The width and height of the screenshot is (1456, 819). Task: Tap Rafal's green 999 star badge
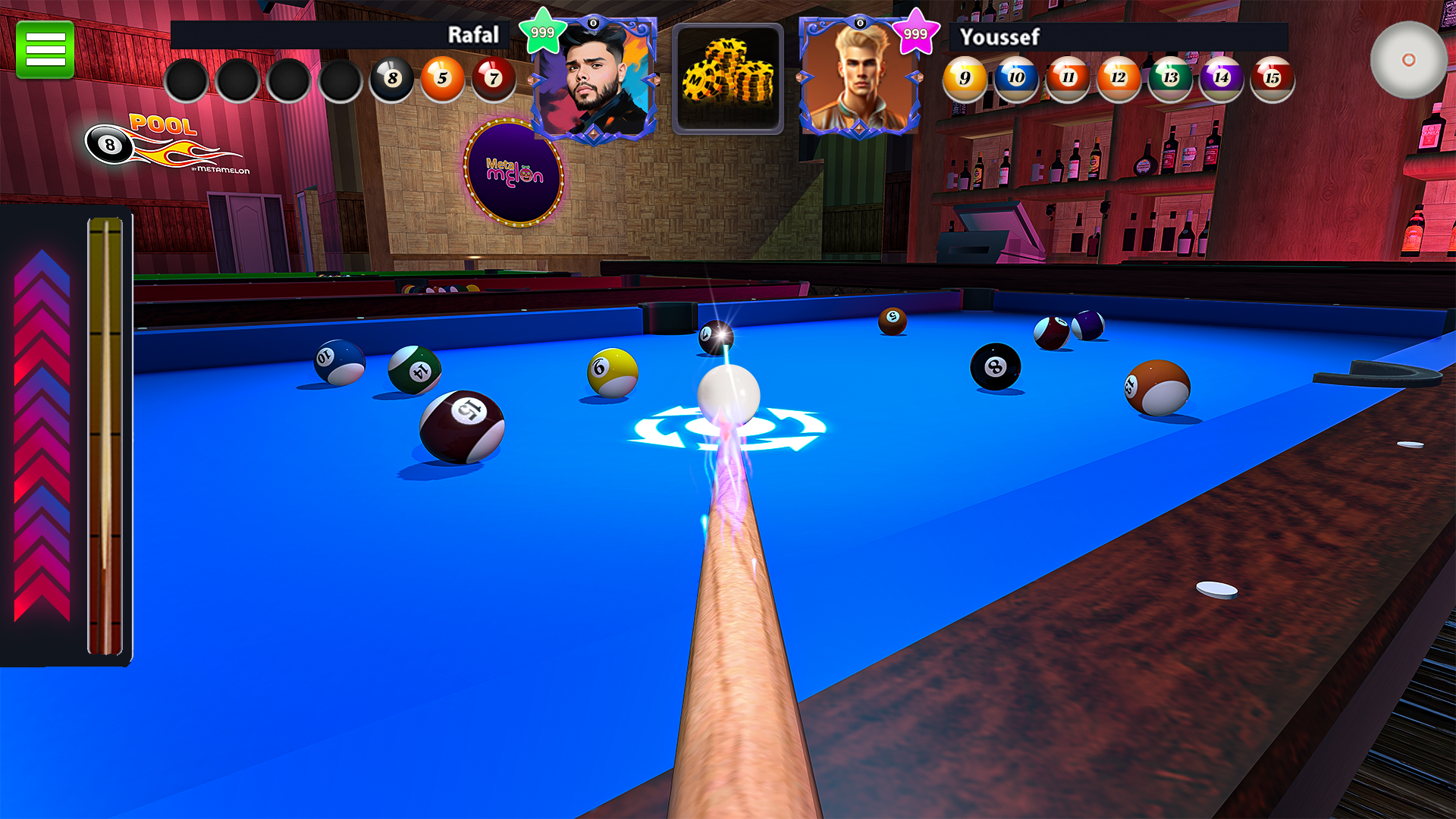[544, 30]
